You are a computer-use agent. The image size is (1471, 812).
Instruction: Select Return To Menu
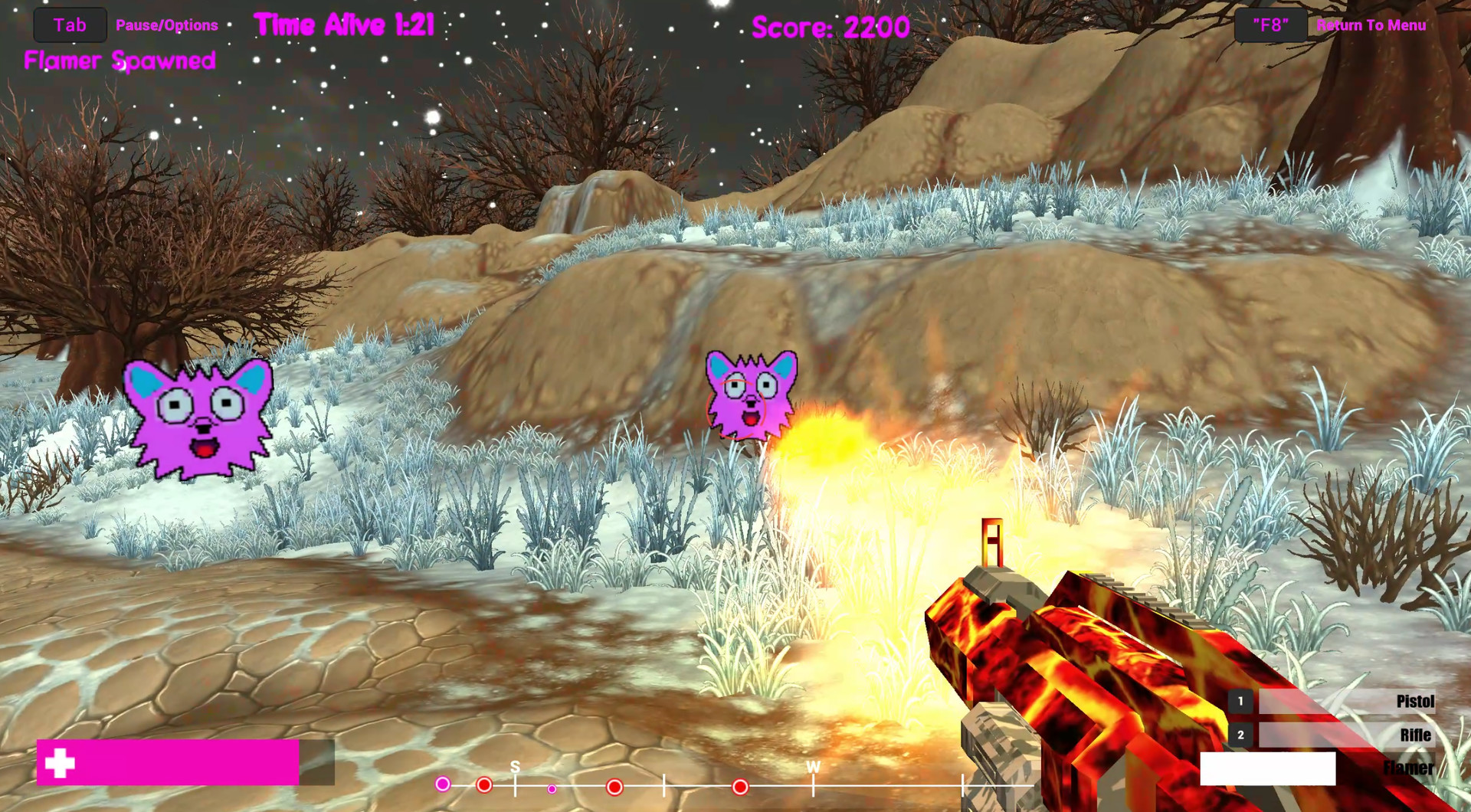[x=1371, y=25]
